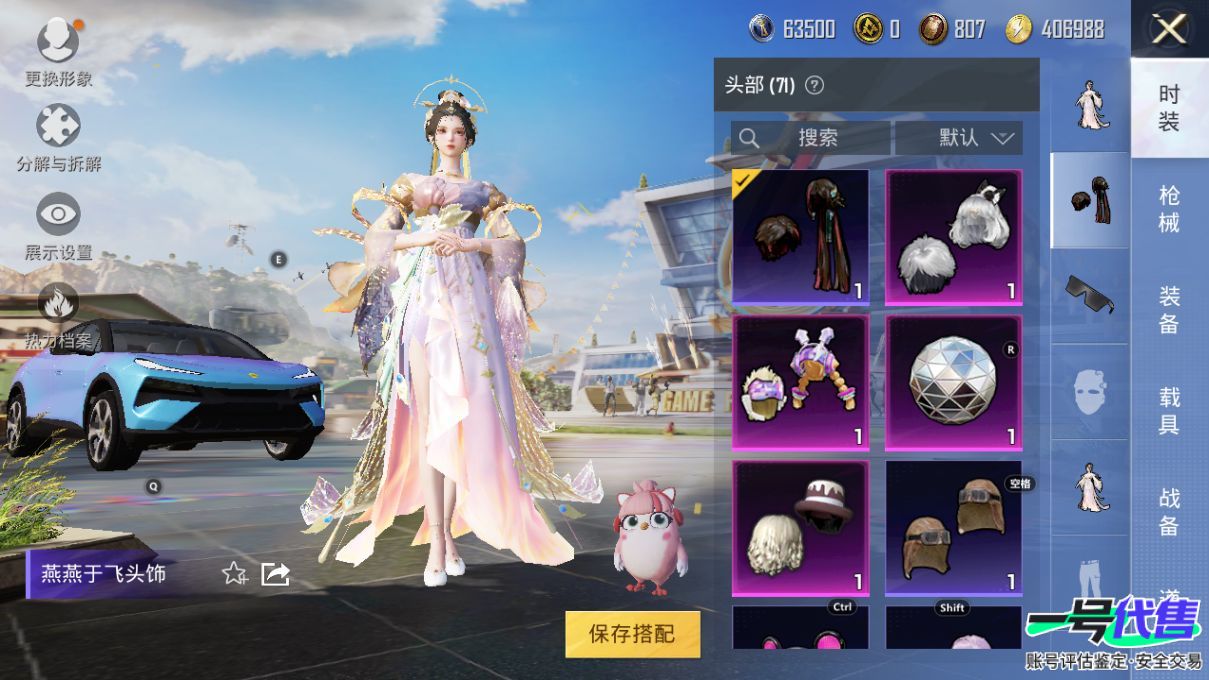Close the wardrobe with the X button
Image resolution: width=1209 pixels, height=680 pixels.
coord(1169,29)
